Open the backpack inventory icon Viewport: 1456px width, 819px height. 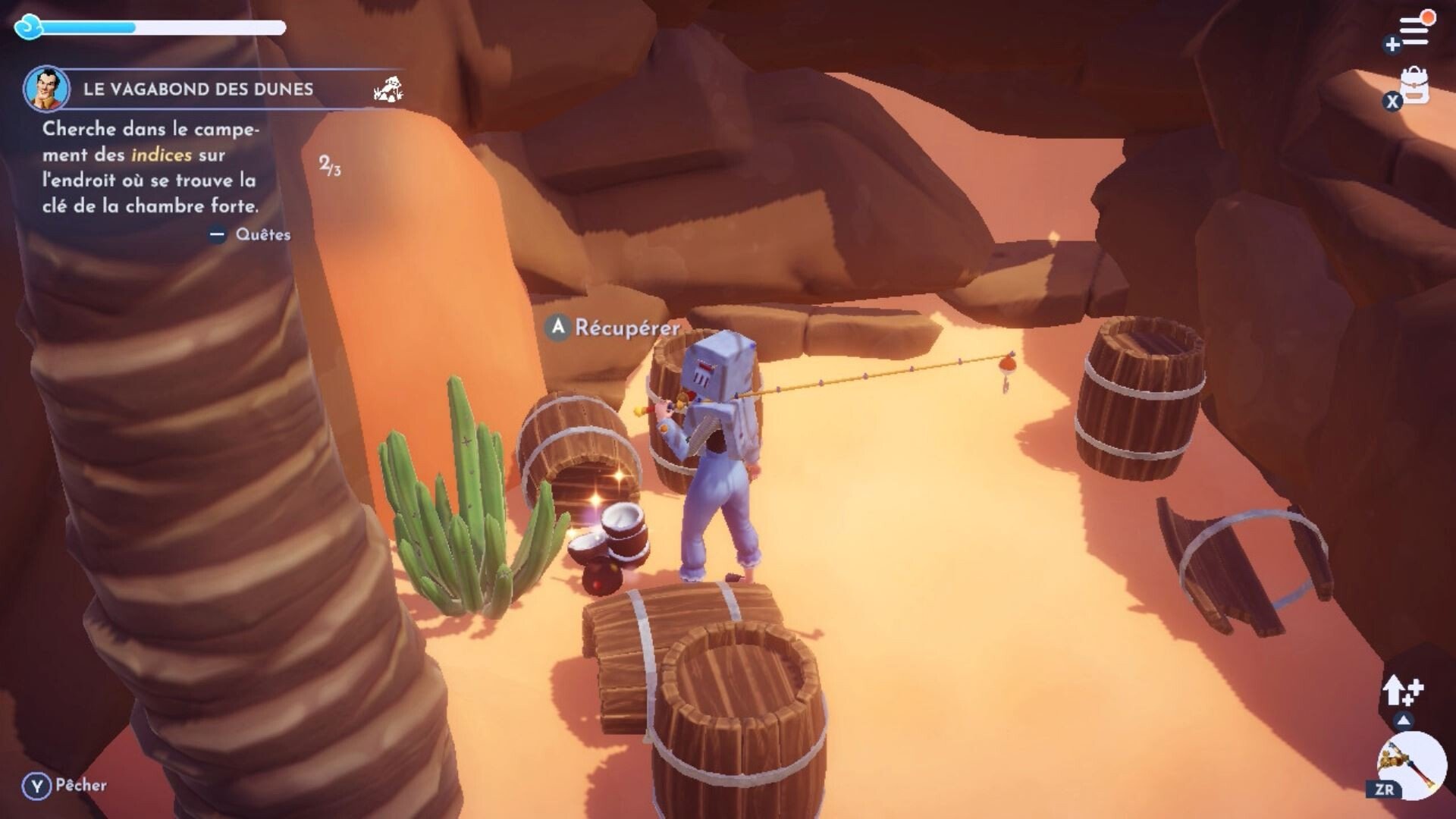[x=1414, y=86]
